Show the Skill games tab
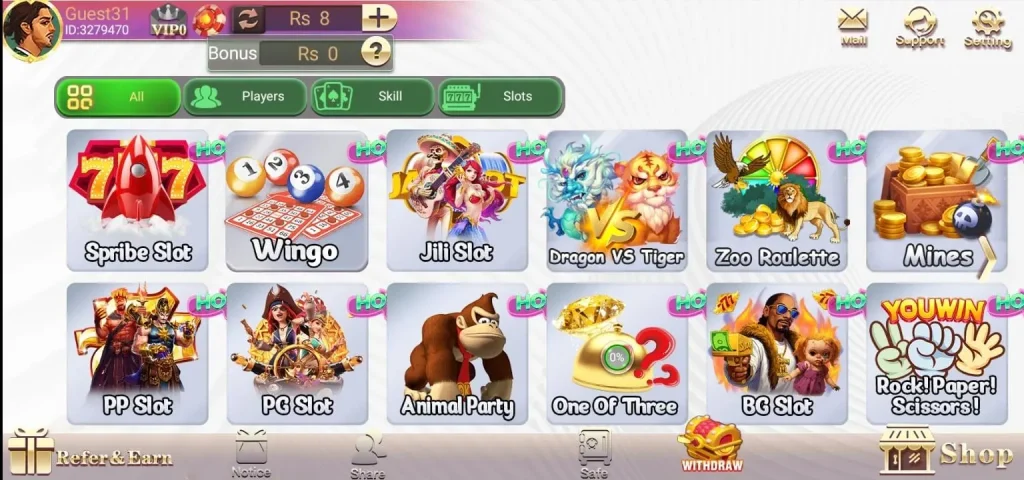Image resolution: width=1024 pixels, height=480 pixels. (x=372, y=97)
